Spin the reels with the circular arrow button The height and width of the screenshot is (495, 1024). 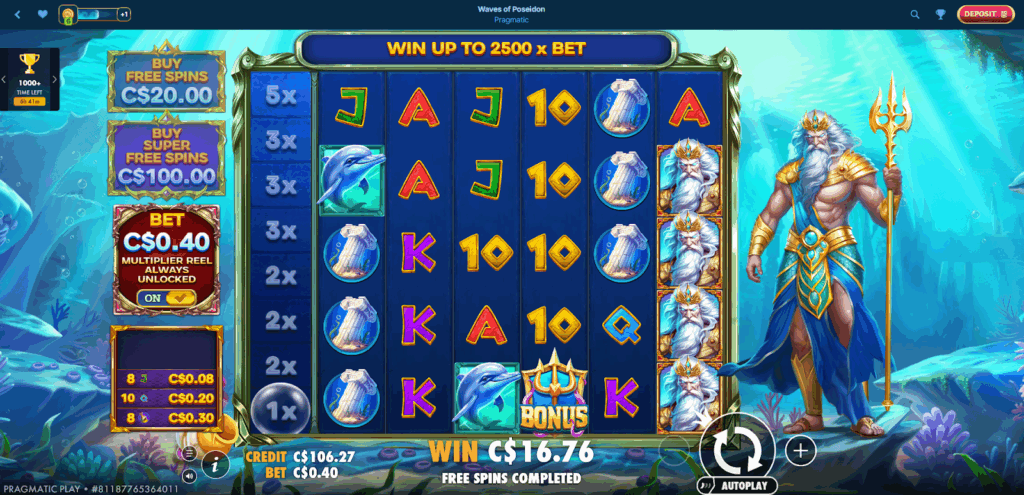point(737,449)
